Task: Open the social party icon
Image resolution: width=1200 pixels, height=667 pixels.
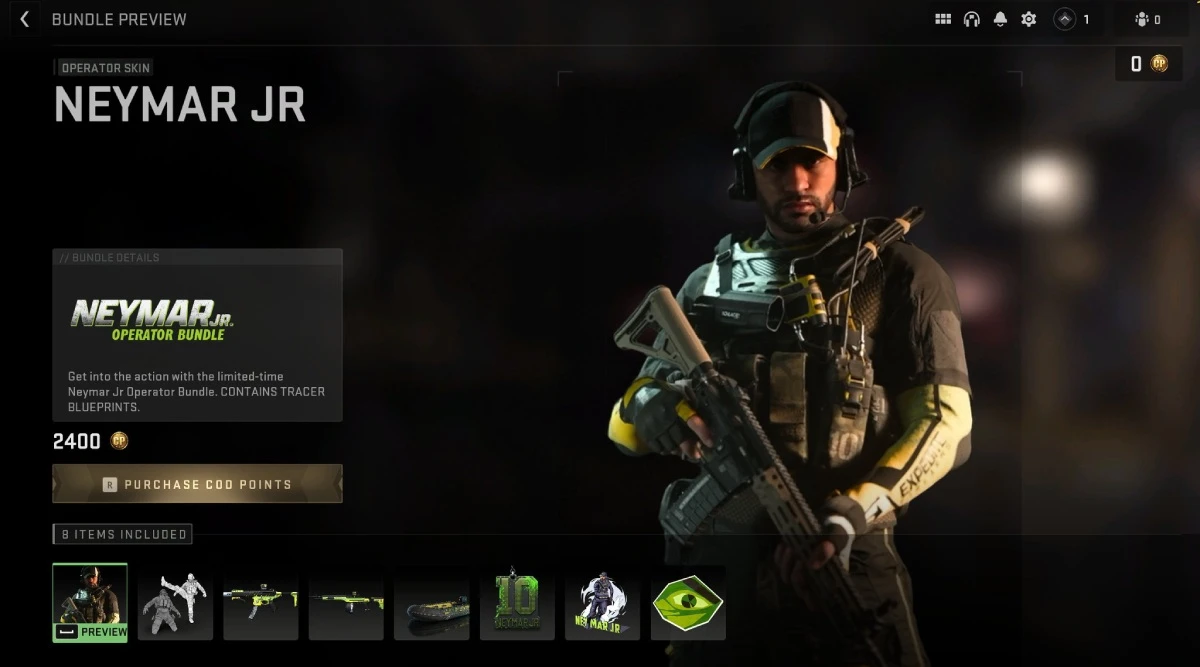Action: 1147,19
